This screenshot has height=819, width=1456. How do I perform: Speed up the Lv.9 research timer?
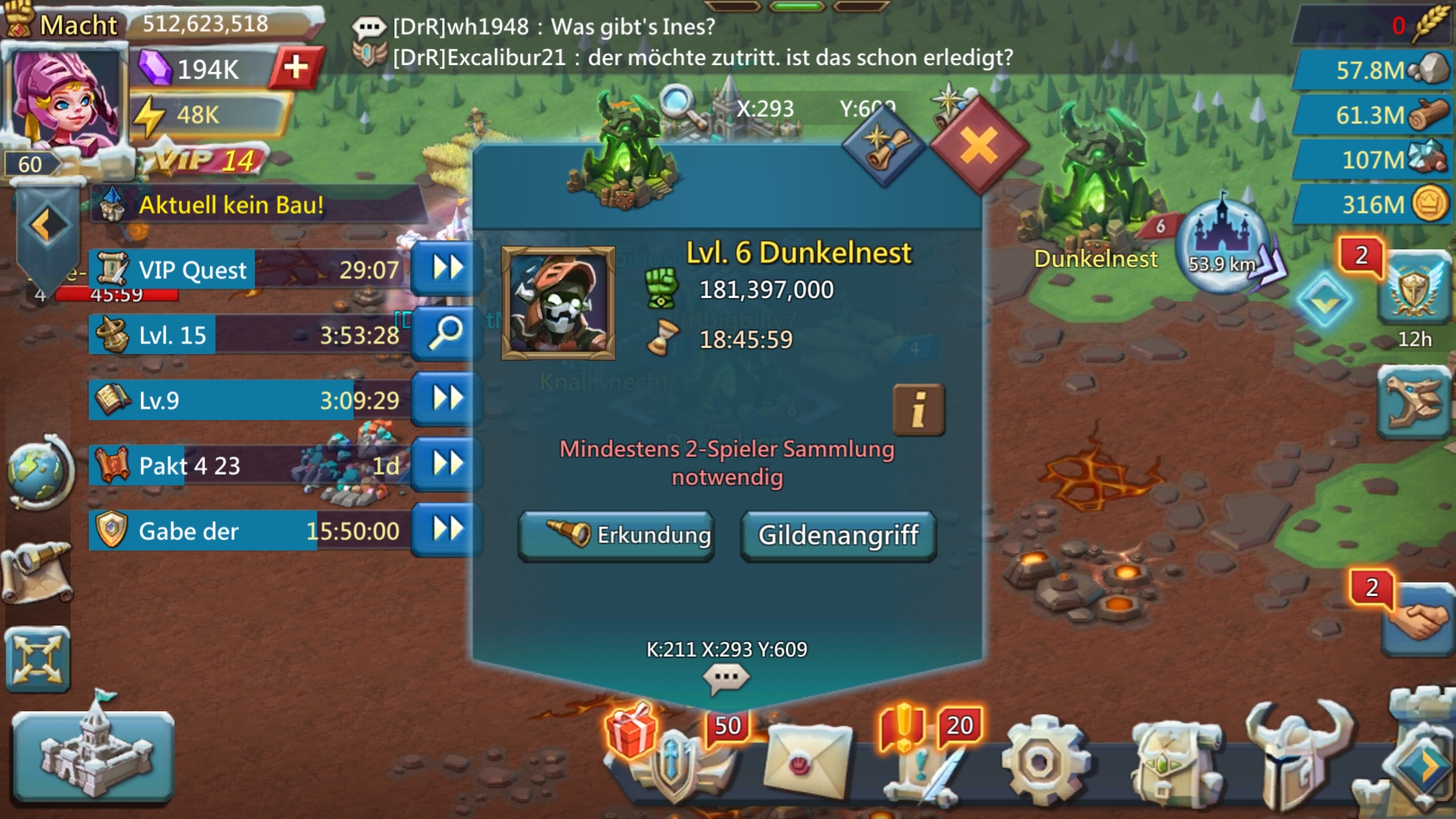point(447,399)
